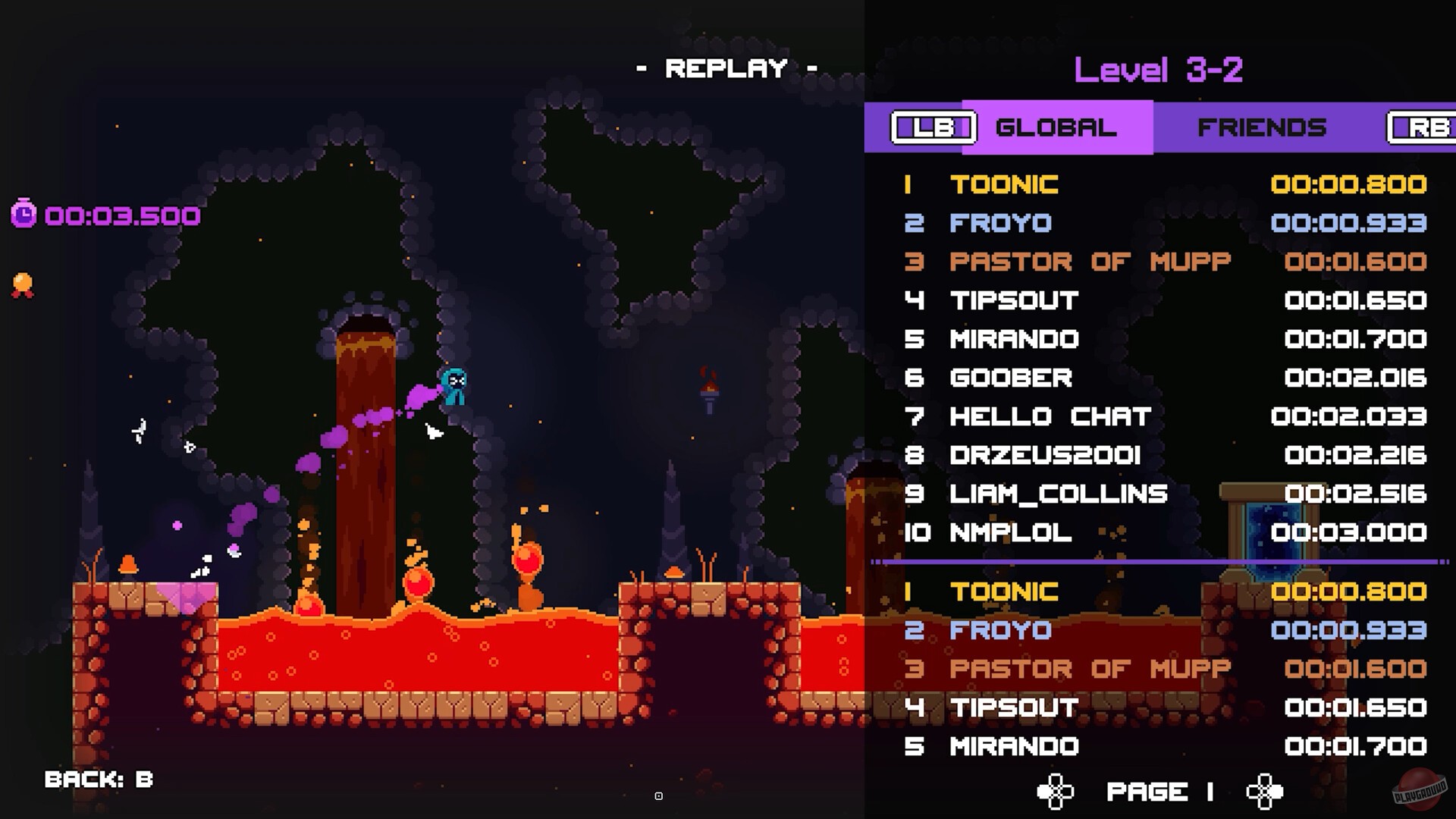
Task: Switch to the GLOBAL leaderboard tab
Action: point(1056,127)
